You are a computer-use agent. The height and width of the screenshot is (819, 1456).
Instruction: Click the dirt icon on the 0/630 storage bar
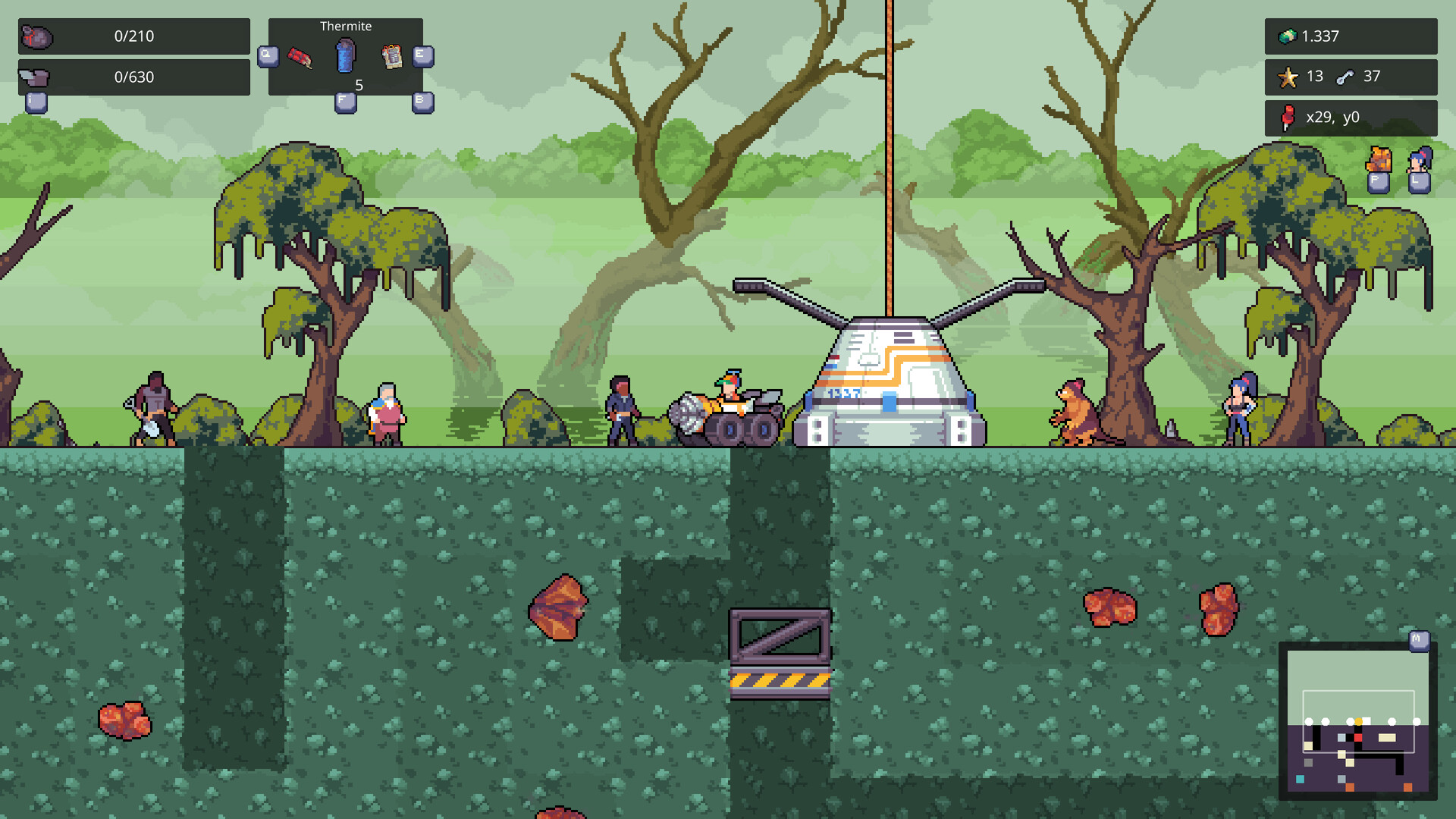35,76
